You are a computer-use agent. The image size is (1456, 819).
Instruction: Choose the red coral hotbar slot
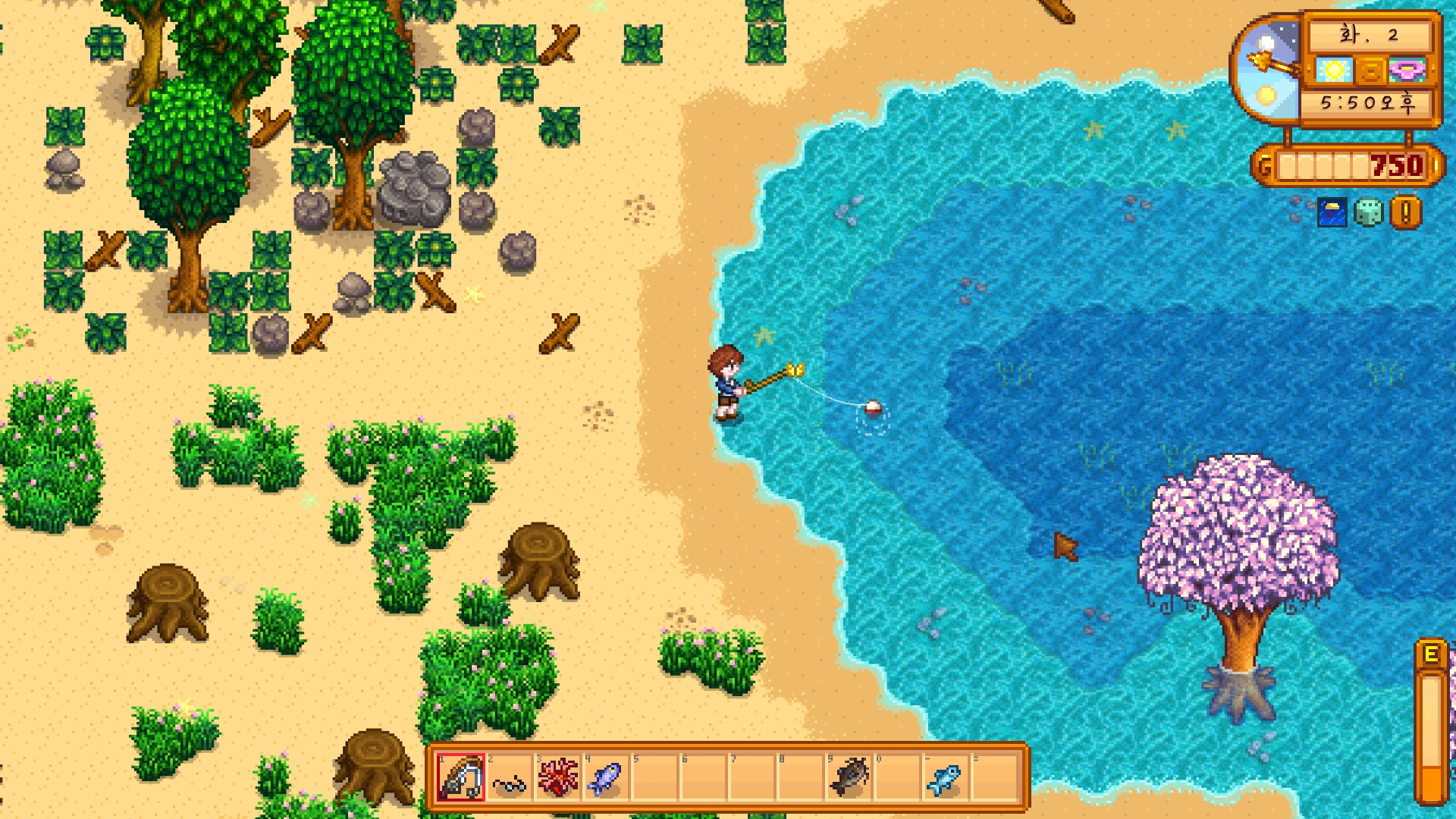pos(557,778)
